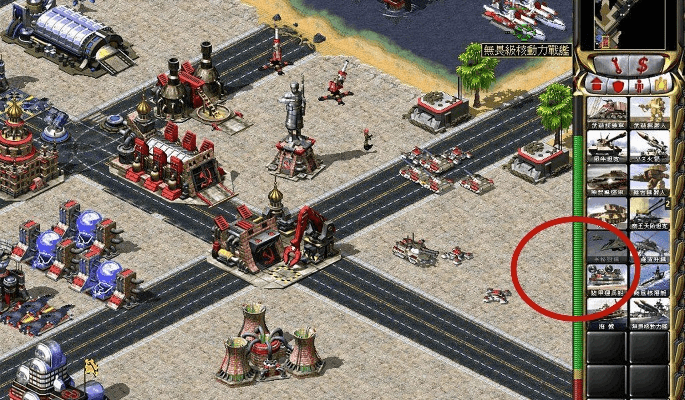The width and height of the screenshot is (685, 400).
Task: Switch to the structures build tab
Action: coord(593,85)
